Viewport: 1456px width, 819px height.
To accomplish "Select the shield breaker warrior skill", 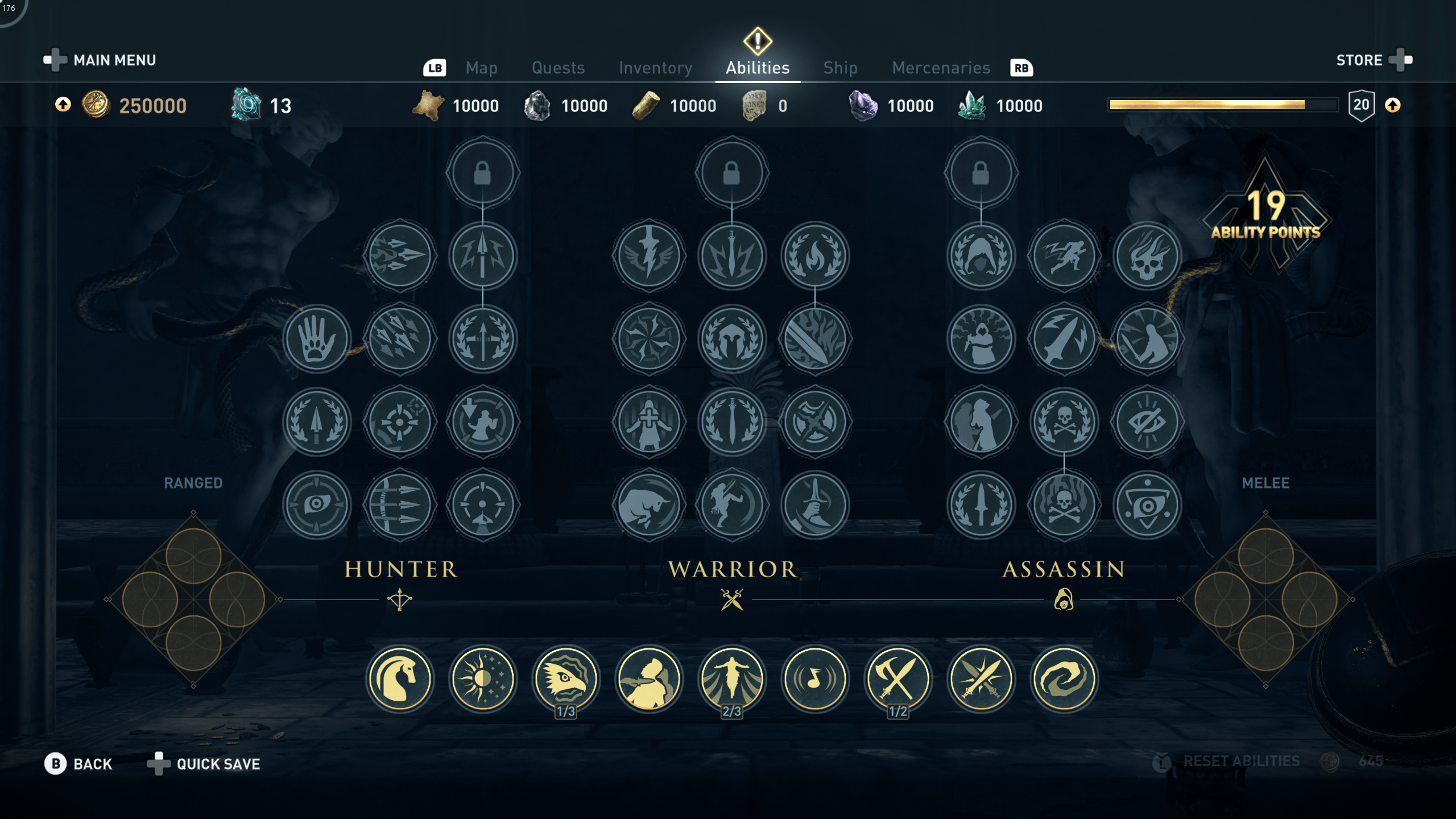I will [x=816, y=421].
